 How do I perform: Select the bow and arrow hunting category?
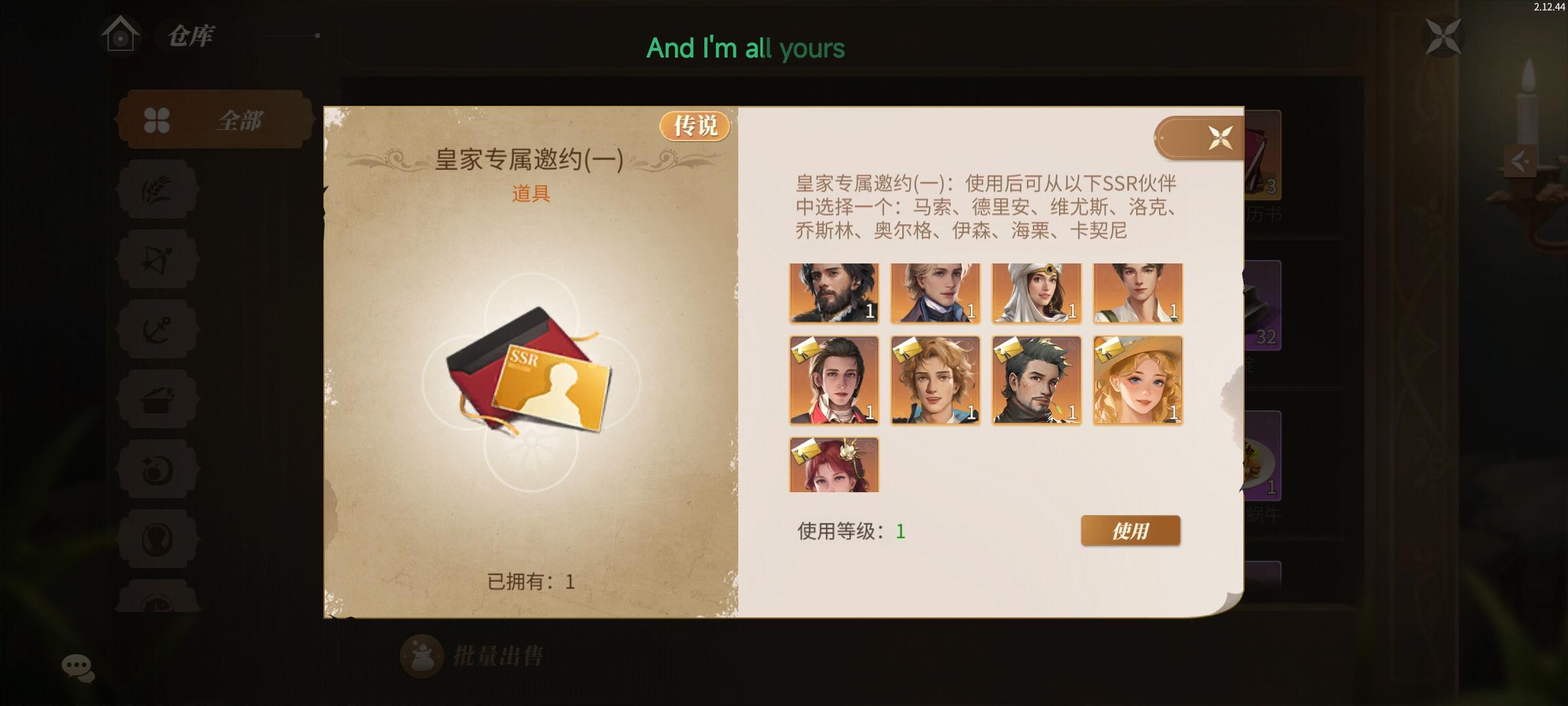[157, 258]
